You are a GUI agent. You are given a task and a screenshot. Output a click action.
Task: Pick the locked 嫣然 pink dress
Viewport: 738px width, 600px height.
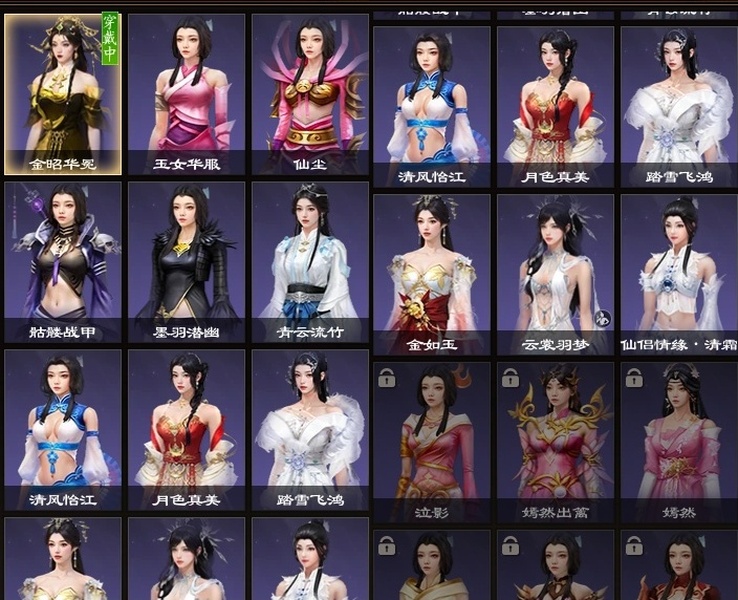678,440
